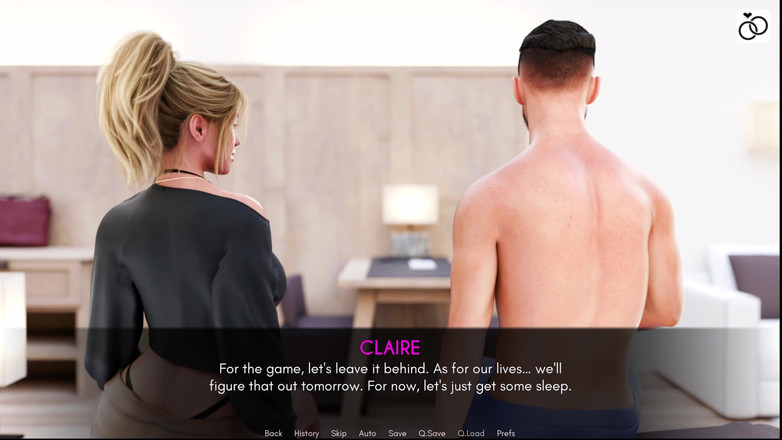Open the Save game screen
The width and height of the screenshot is (782, 440).
[397, 433]
